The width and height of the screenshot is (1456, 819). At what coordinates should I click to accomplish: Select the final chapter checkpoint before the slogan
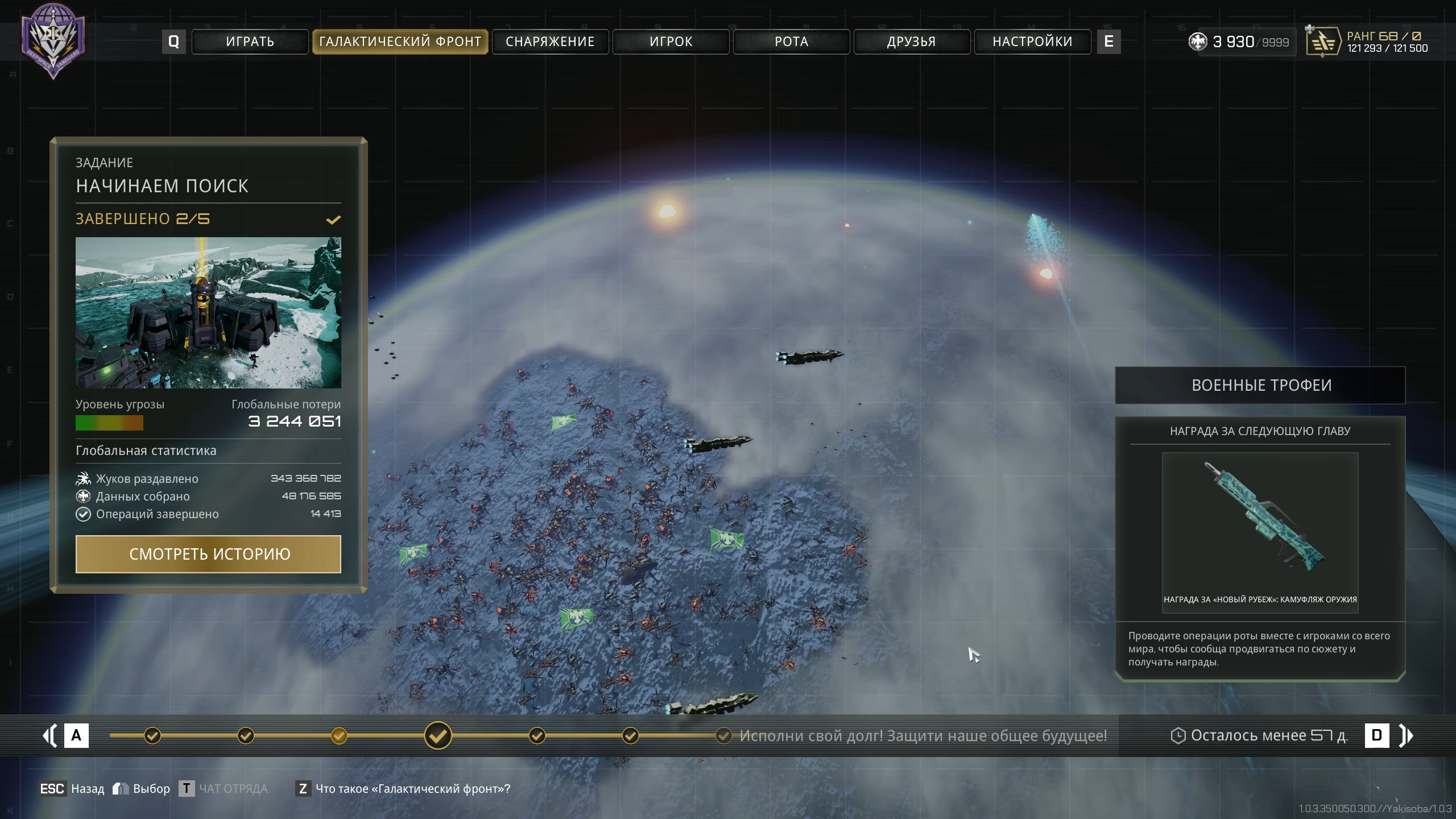pos(723,735)
